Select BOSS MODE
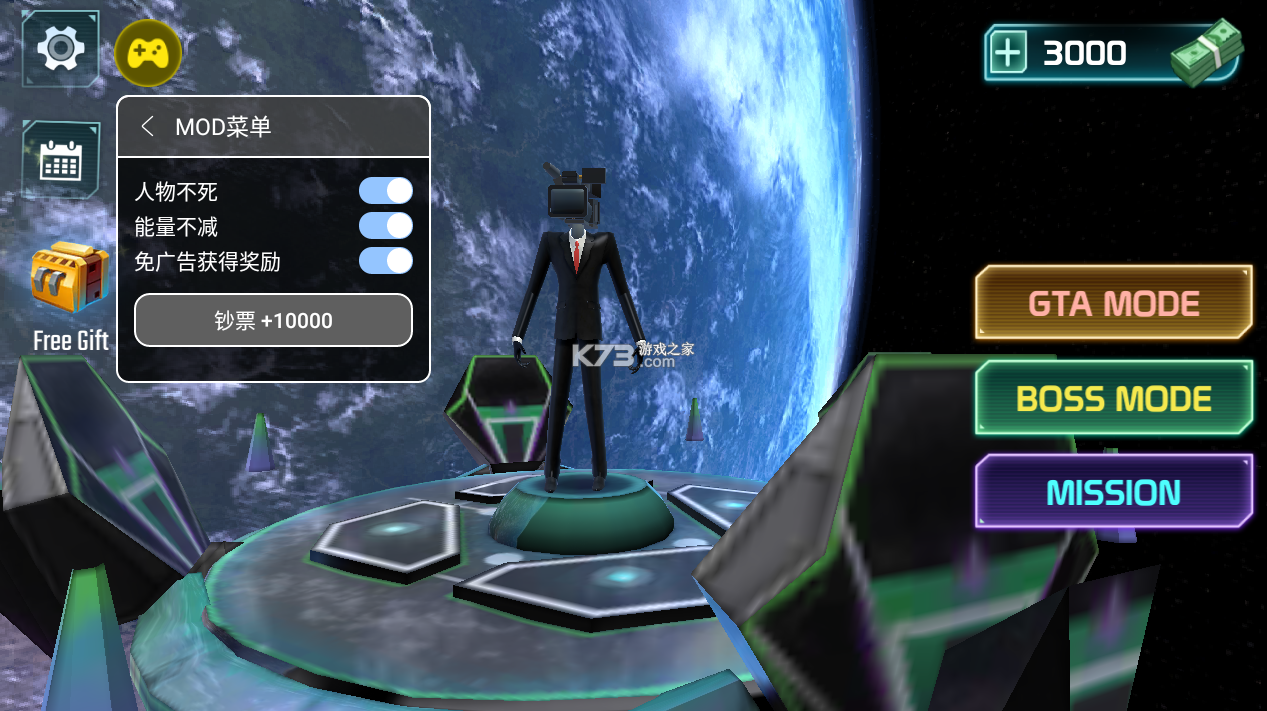 (x=1113, y=398)
